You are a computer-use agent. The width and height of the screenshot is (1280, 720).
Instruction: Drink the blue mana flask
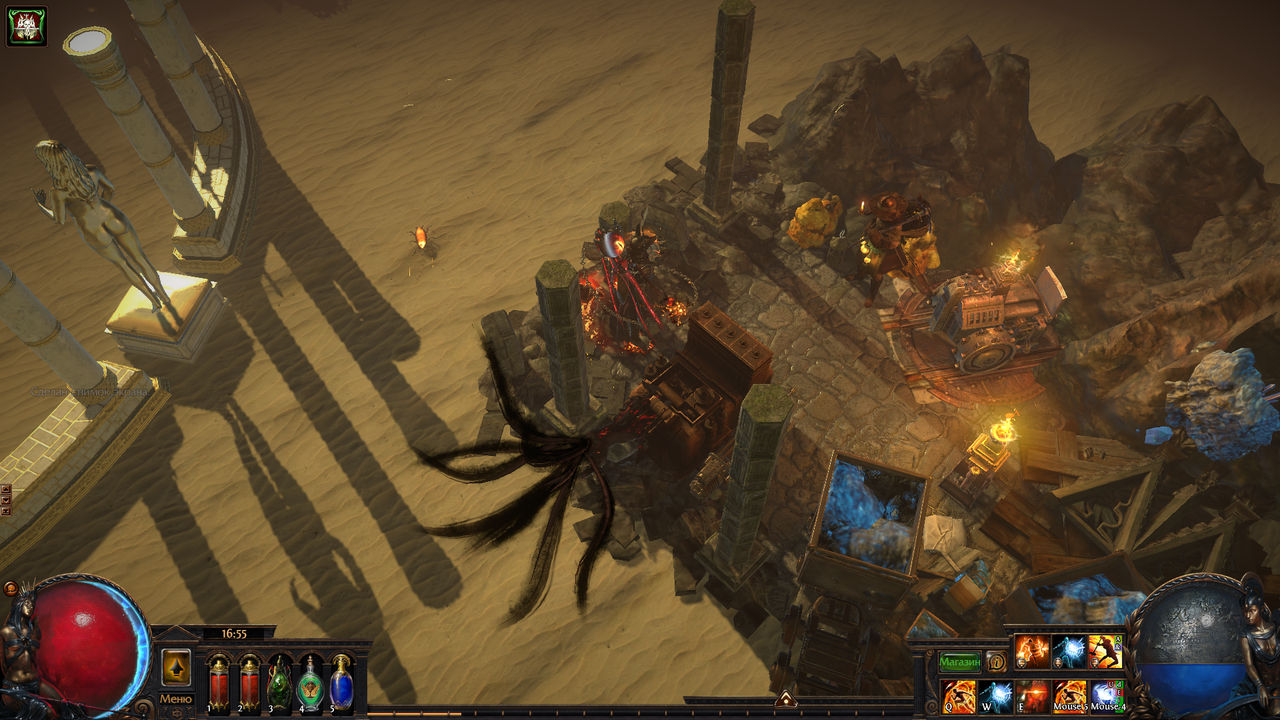click(342, 686)
